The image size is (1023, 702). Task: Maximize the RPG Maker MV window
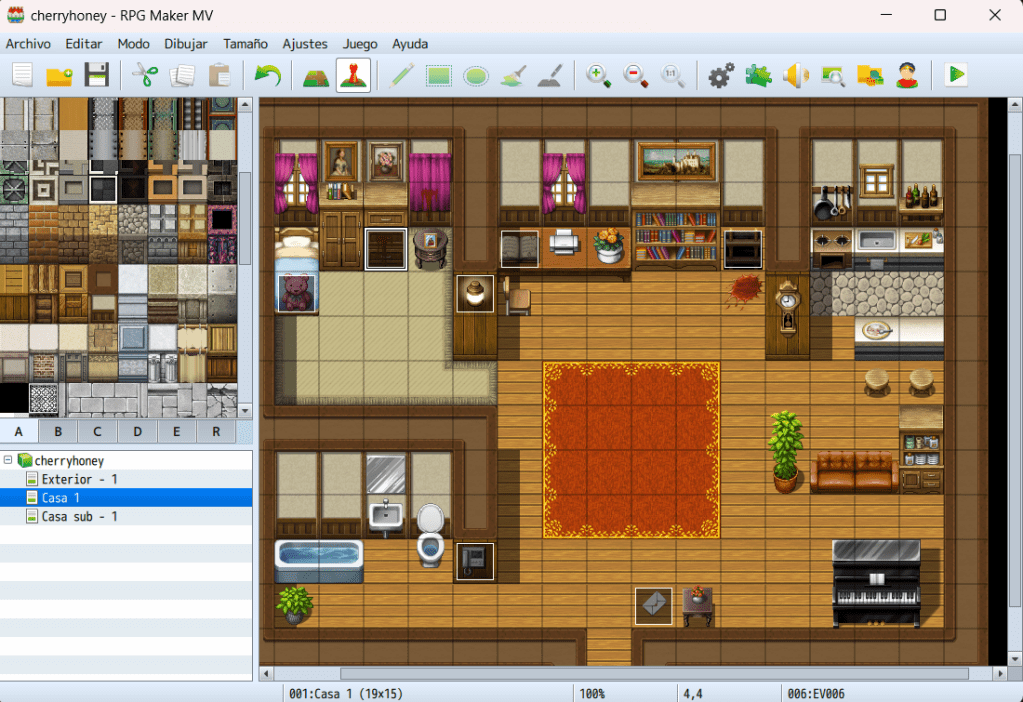(940, 15)
